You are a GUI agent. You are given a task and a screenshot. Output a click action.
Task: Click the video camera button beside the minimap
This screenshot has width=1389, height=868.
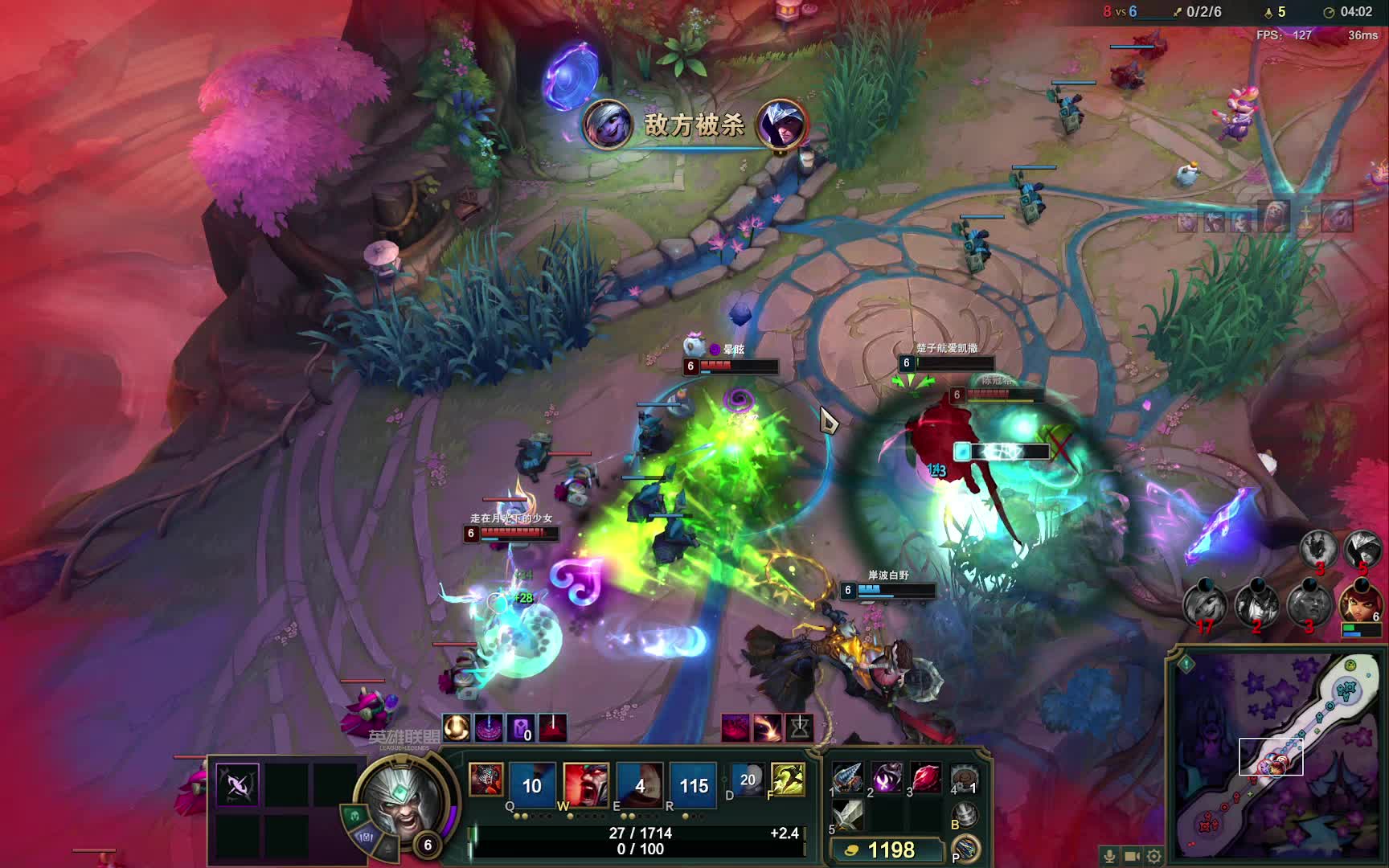1132,857
